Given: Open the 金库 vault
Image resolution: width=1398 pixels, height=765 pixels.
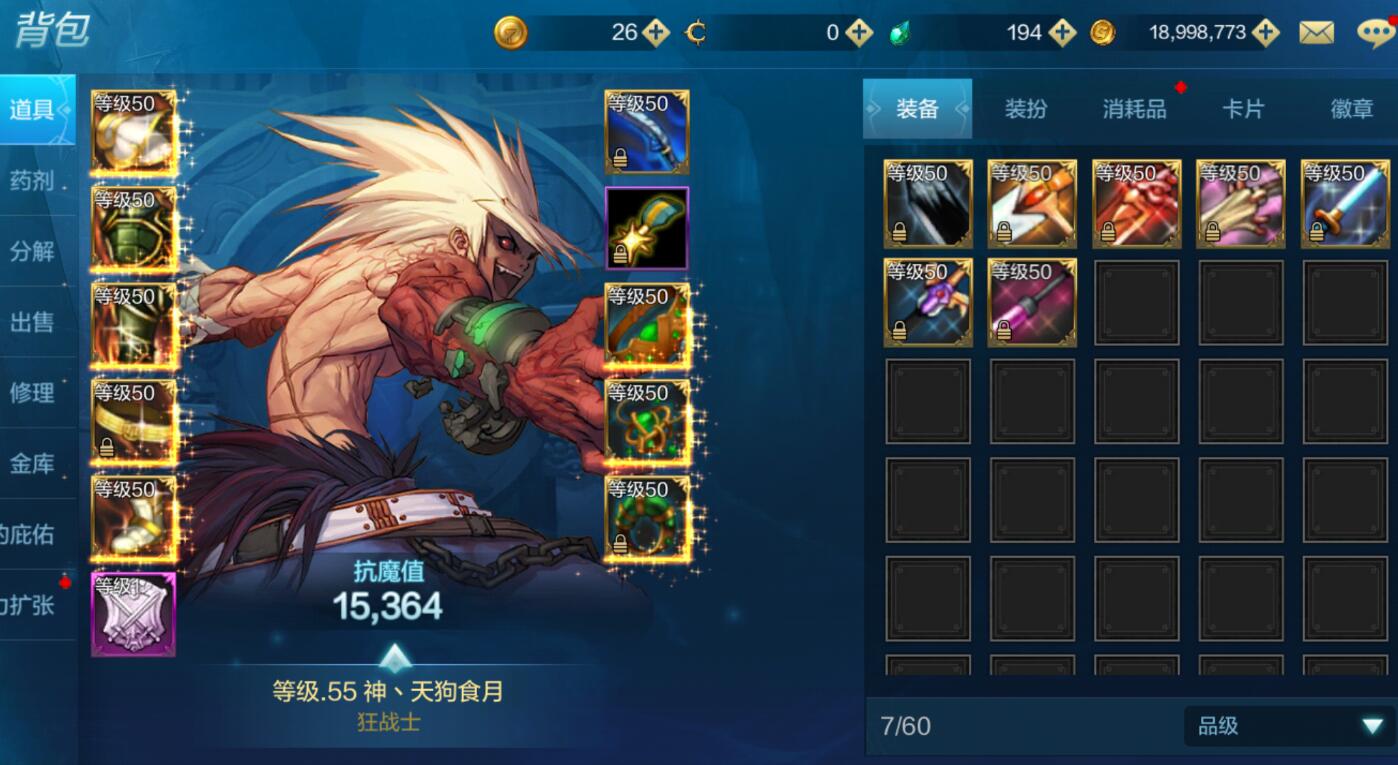Looking at the screenshot, I should tap(32, 464).
